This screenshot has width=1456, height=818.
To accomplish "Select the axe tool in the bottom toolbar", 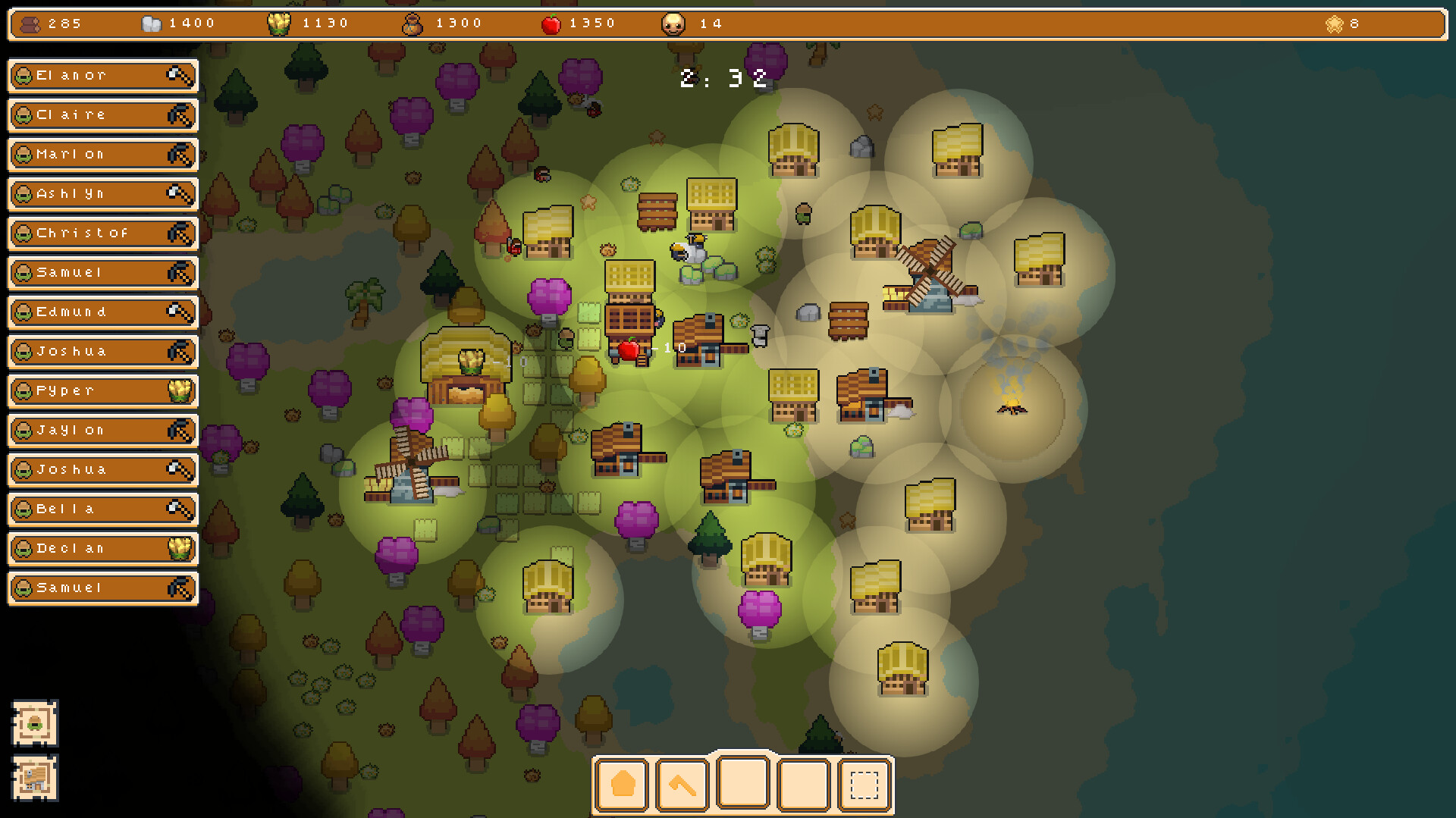I will pyautogui.click(x=682, y=785).
